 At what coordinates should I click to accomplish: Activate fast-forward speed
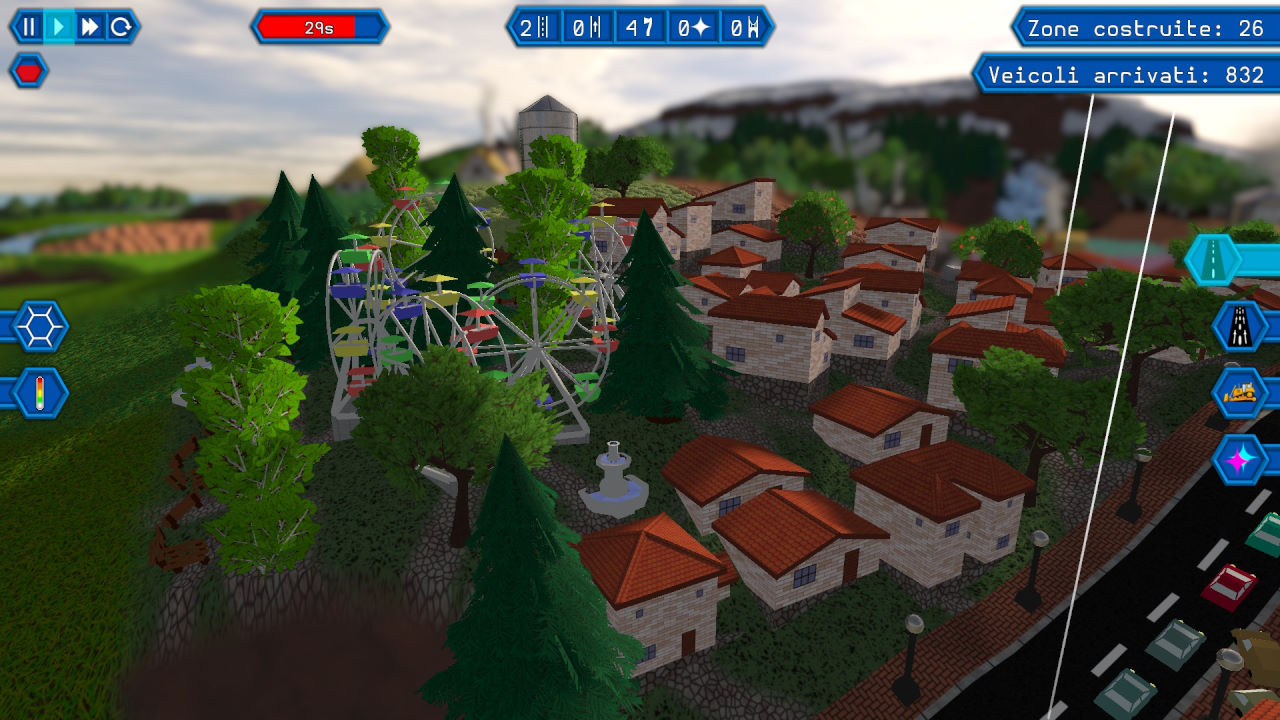coord(90,27)
